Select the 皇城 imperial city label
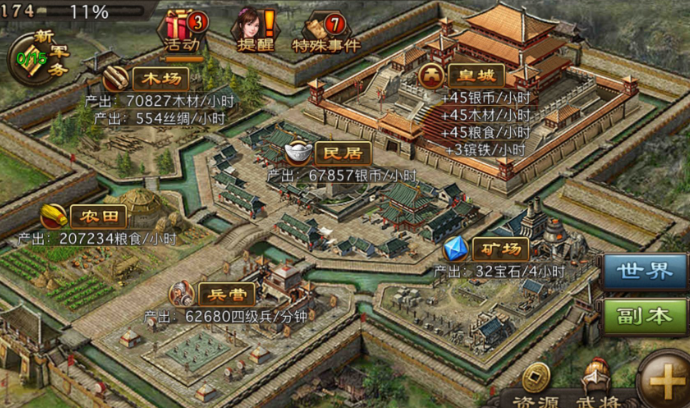690x408 pixels. [x=462, y=75]
